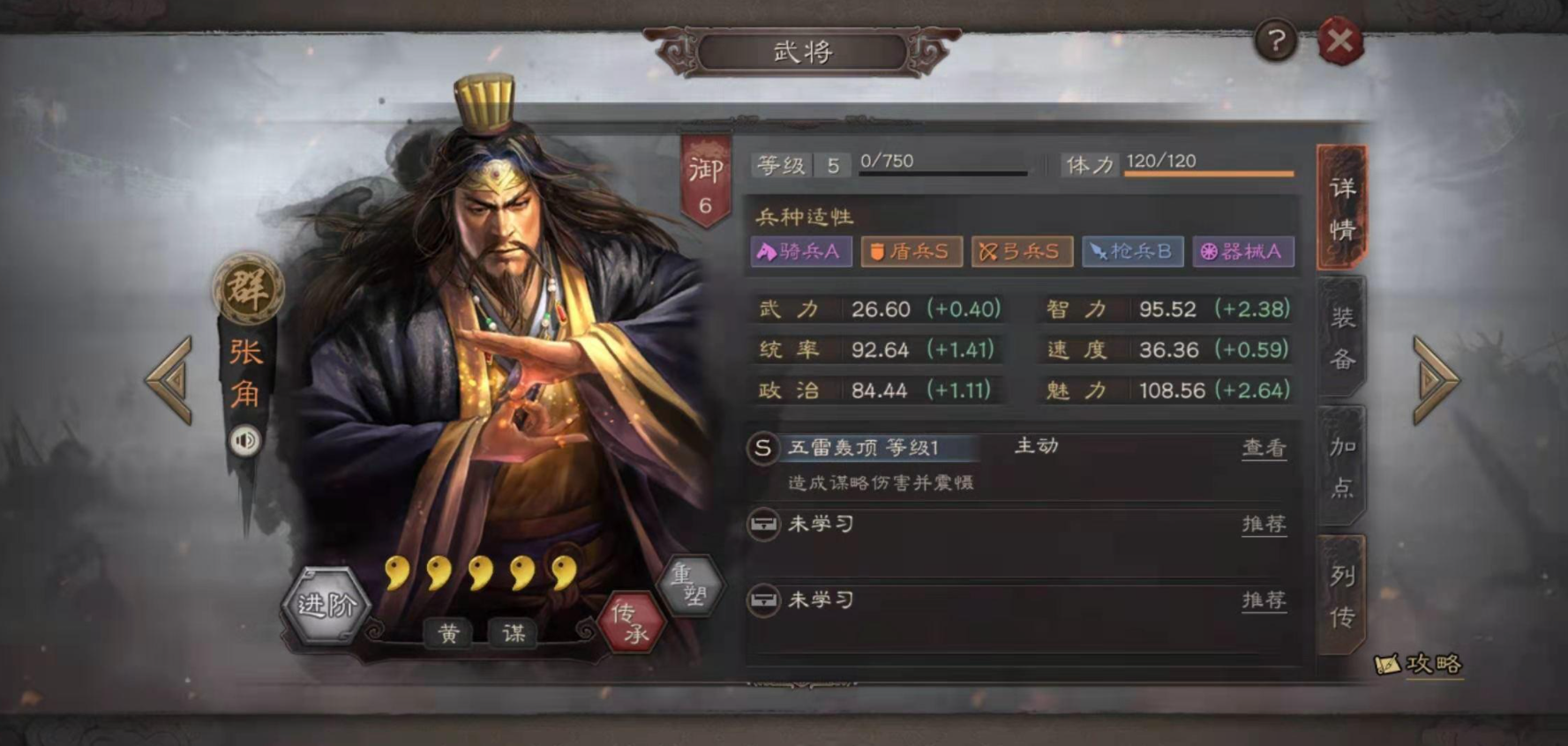This screenshot has height=746, width=1568.
Task: Select the 骑兵A cavalry aptitude tag
Action: pos(801,252)
